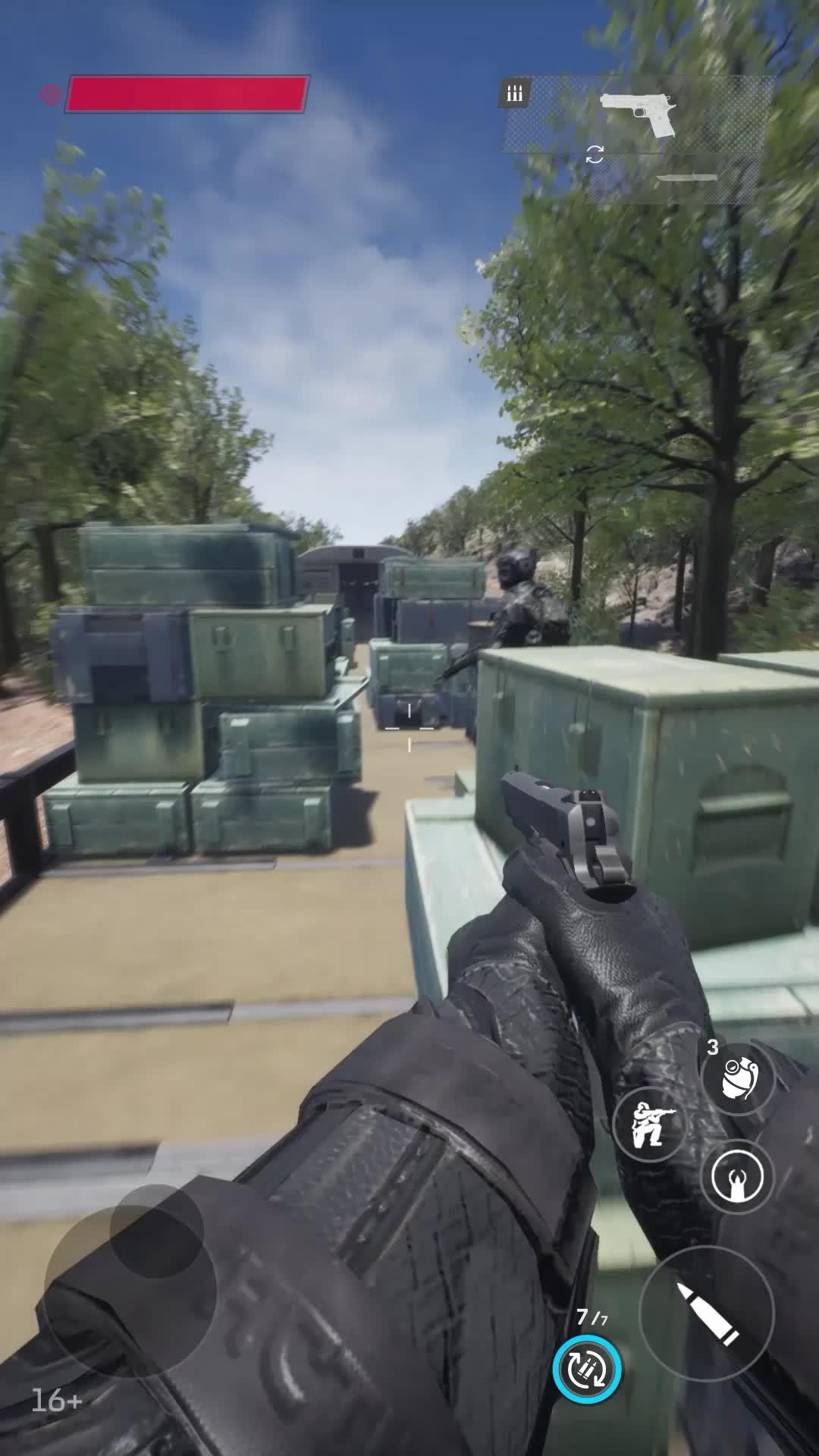Tap the bullet fire button
This screenshot has width=819, height=1456.
(707, 1313)
